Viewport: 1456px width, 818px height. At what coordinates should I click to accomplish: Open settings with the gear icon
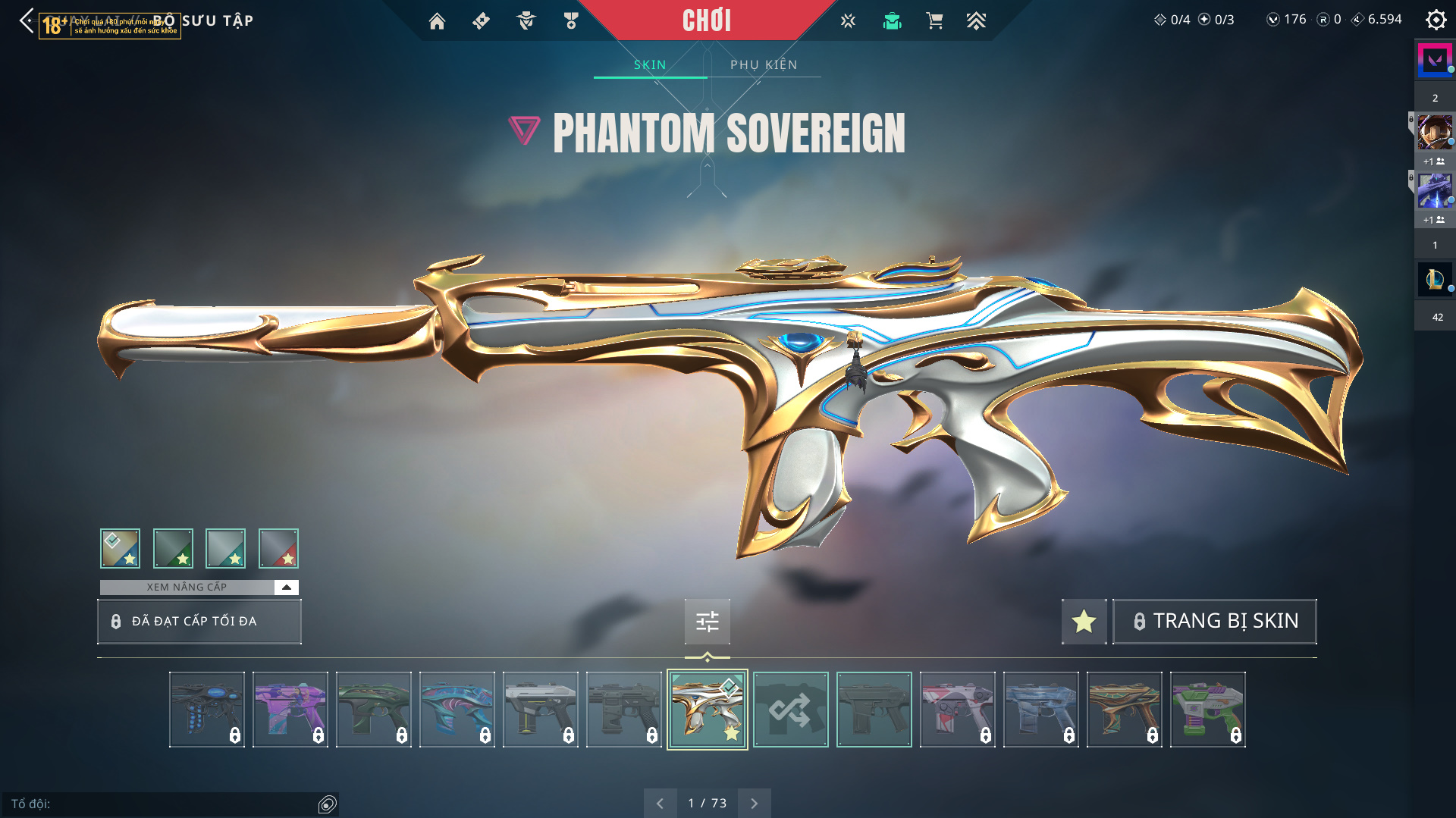pos(1436,20)
